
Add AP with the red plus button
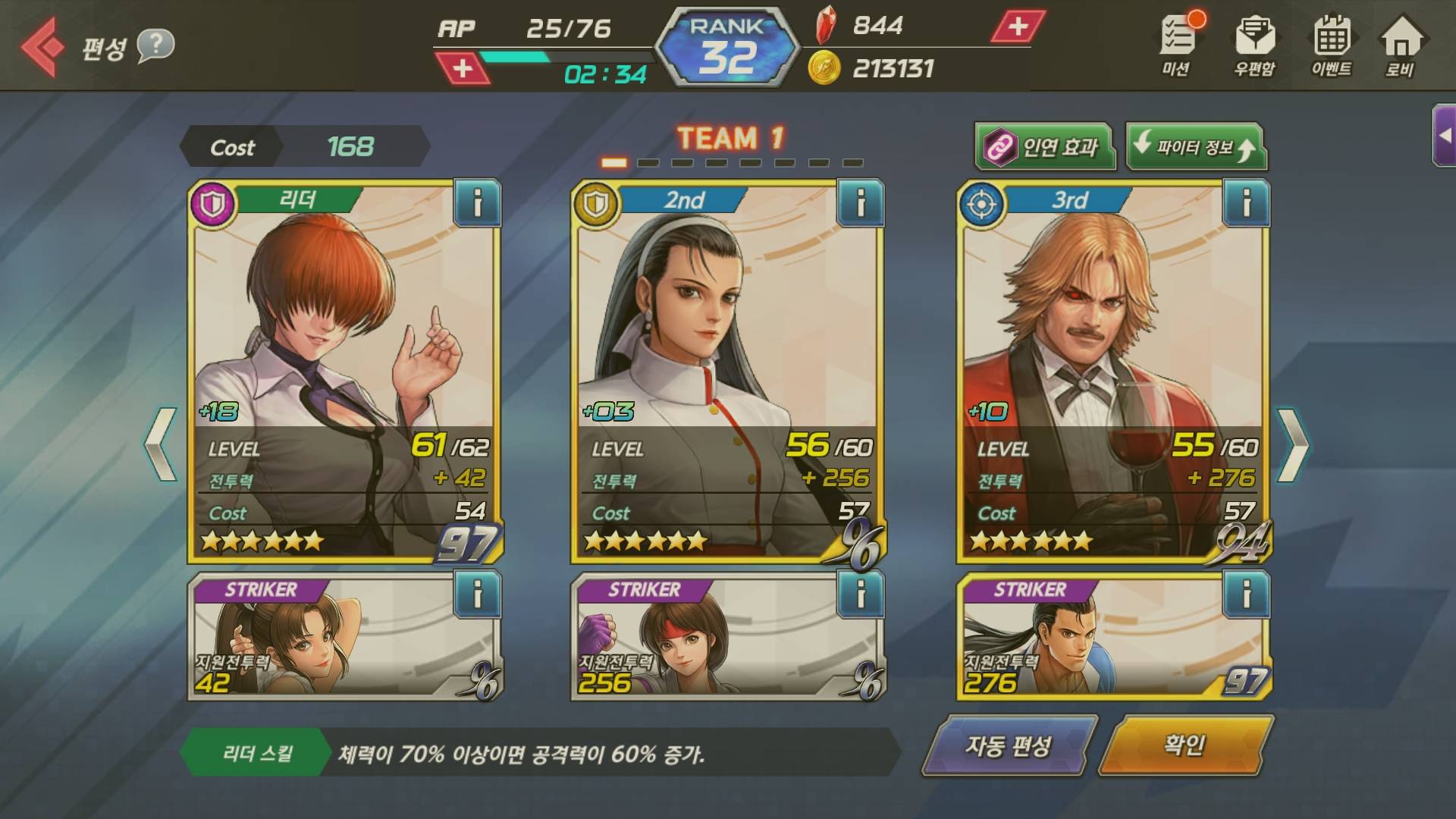coord(462,69)
